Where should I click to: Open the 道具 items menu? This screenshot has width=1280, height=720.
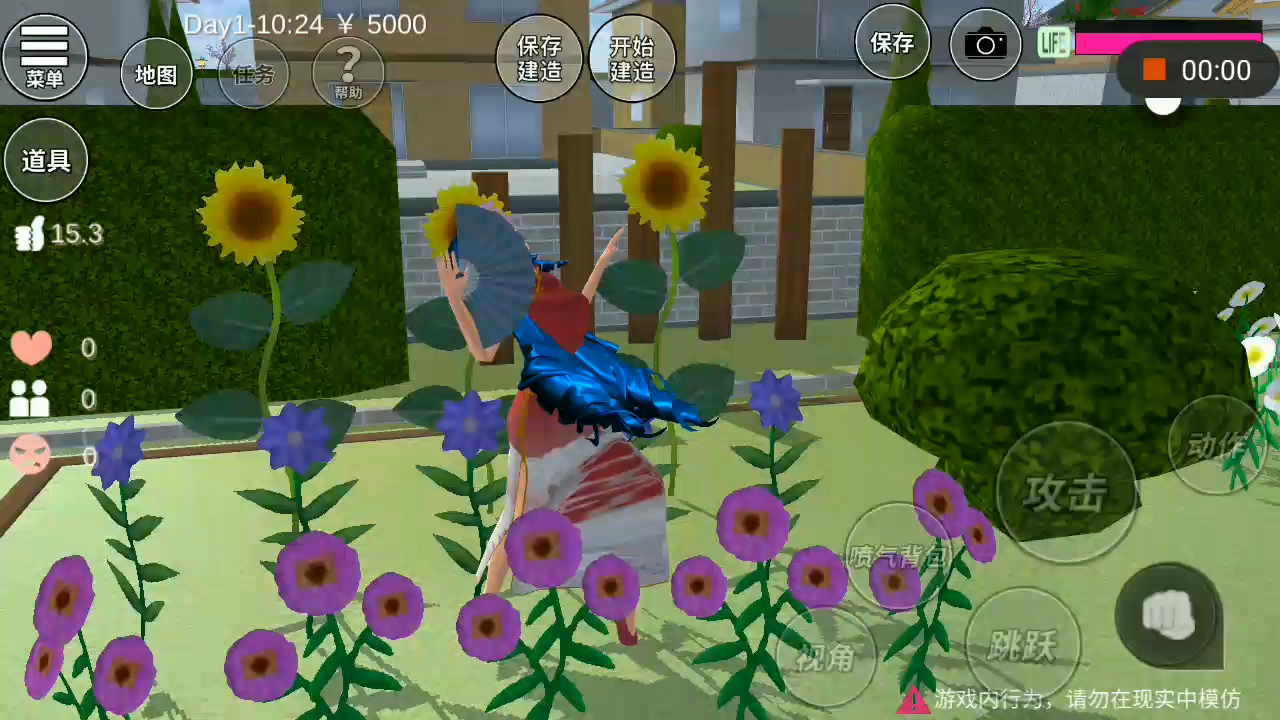click(46, 160)
